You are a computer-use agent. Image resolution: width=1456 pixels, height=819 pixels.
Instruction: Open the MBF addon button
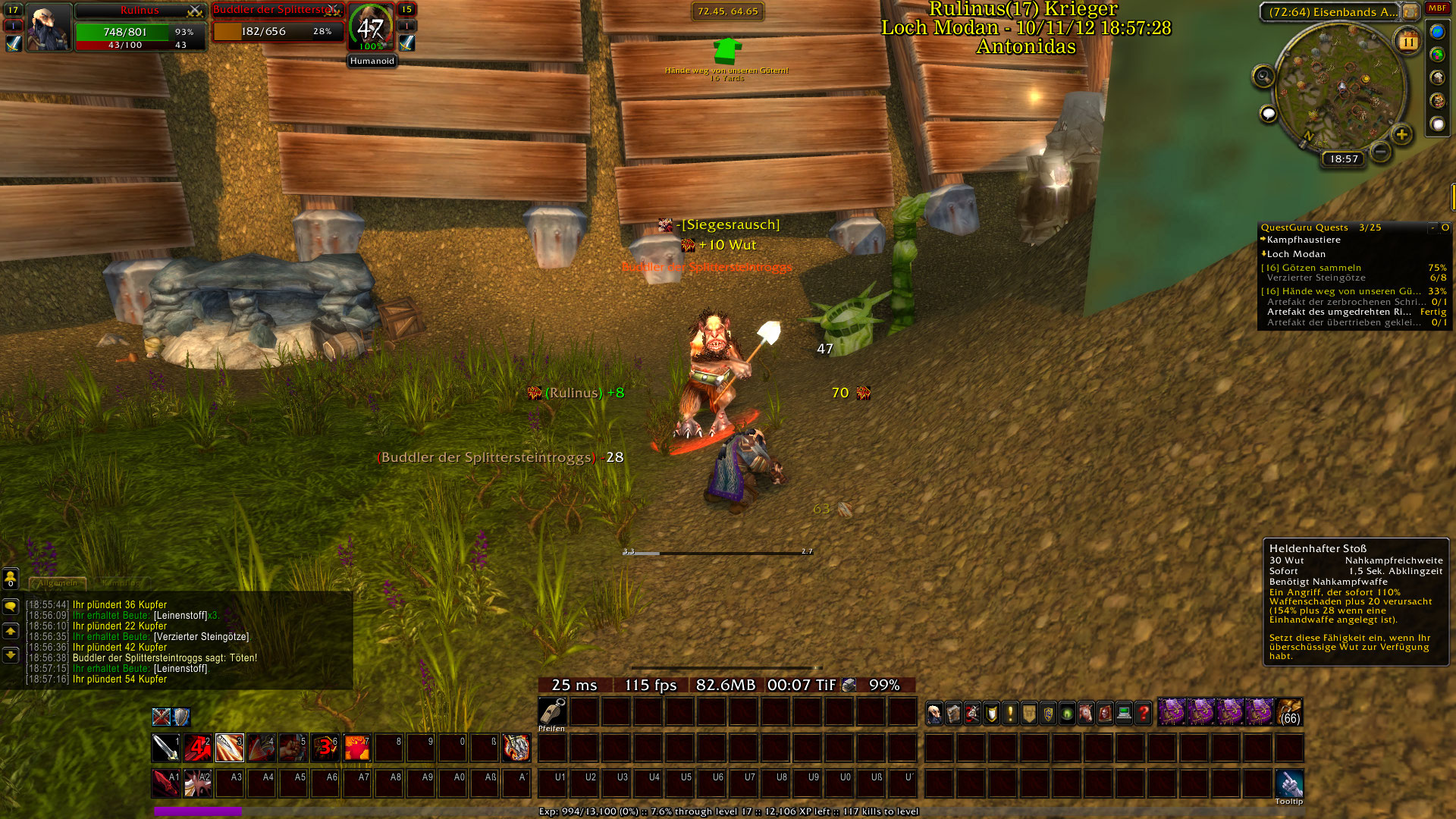click(x=1437, y=8)
